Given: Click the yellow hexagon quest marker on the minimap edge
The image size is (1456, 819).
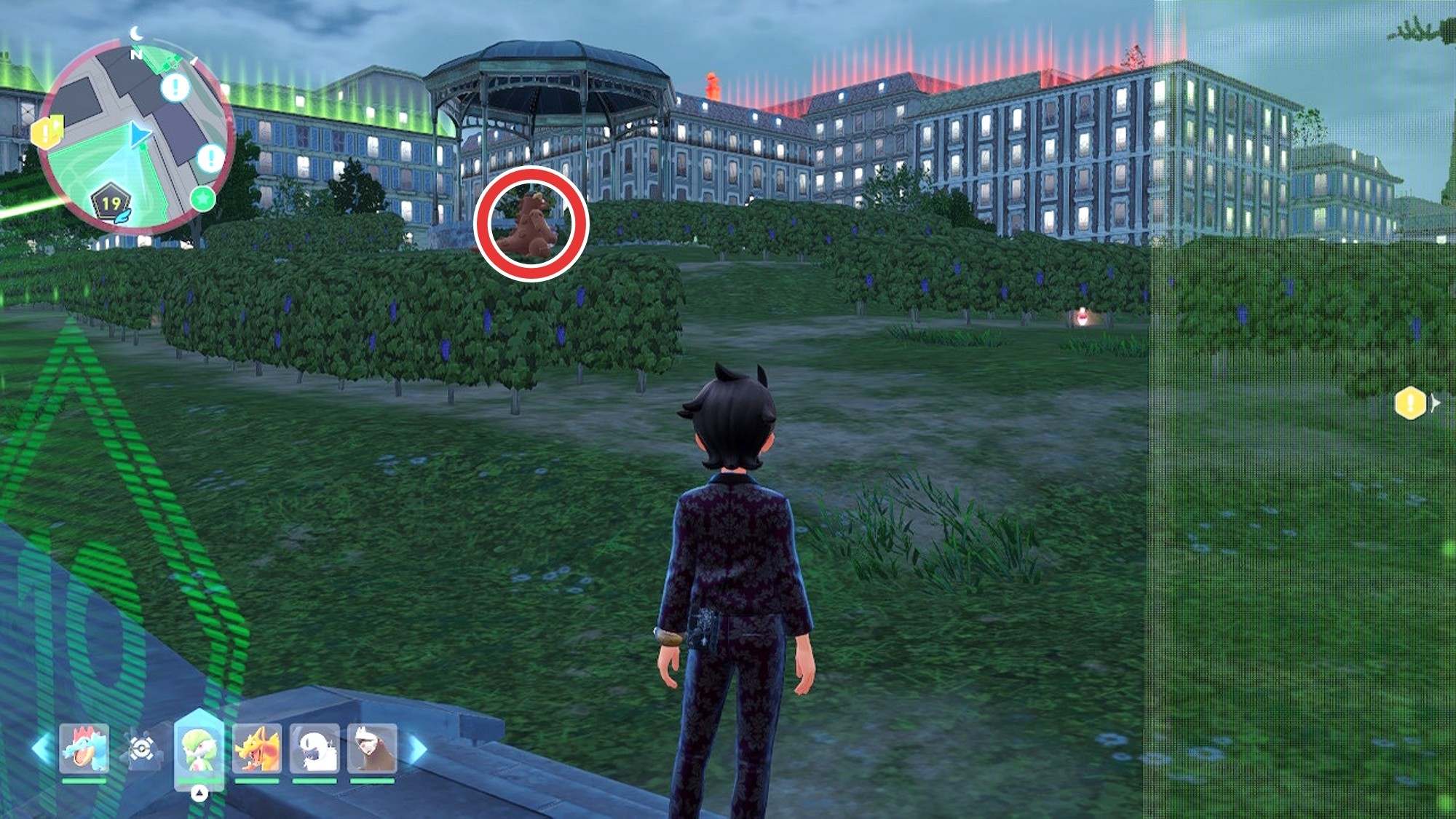Looking at the screenshot, I should tap(47, 132).
